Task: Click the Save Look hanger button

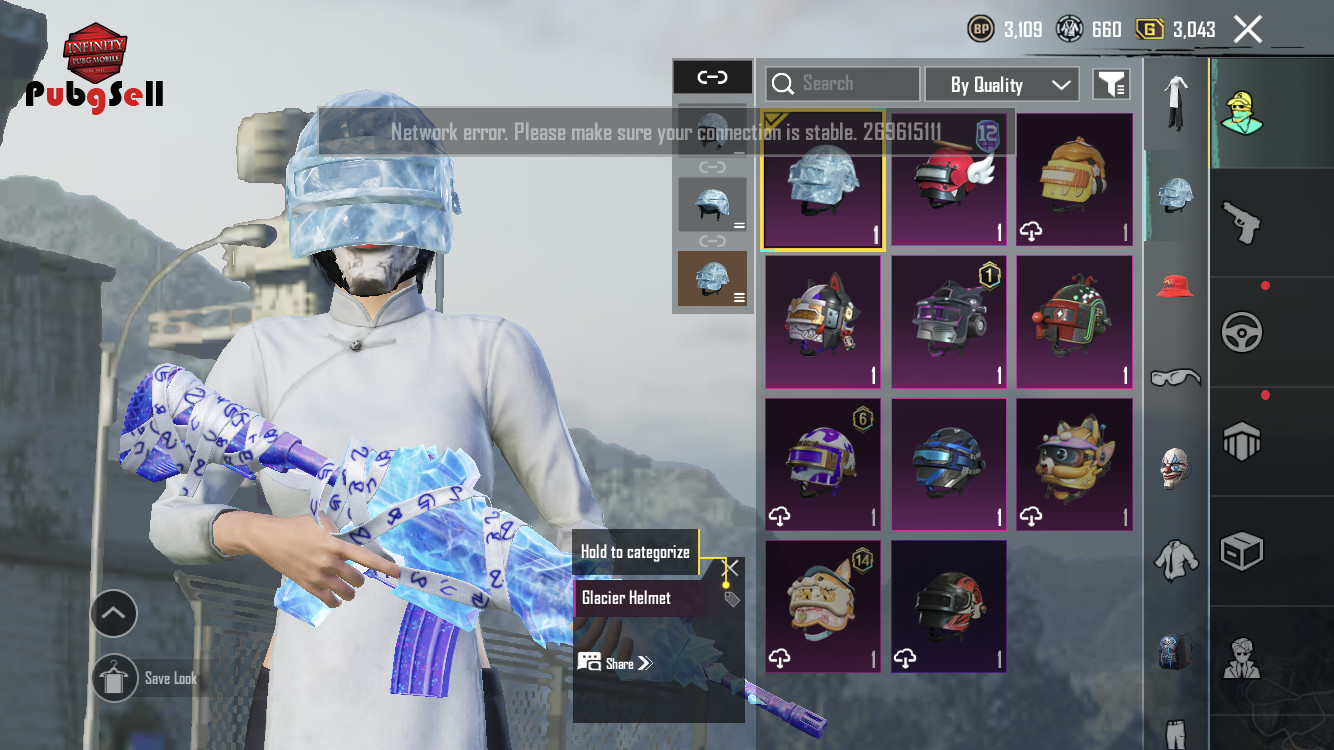Action: 113,678
